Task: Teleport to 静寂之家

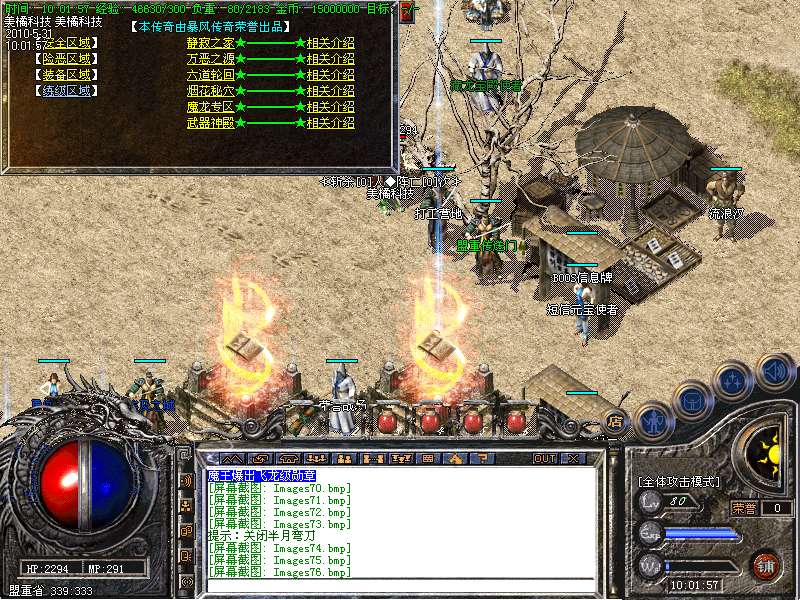Action: click(209, 43)
